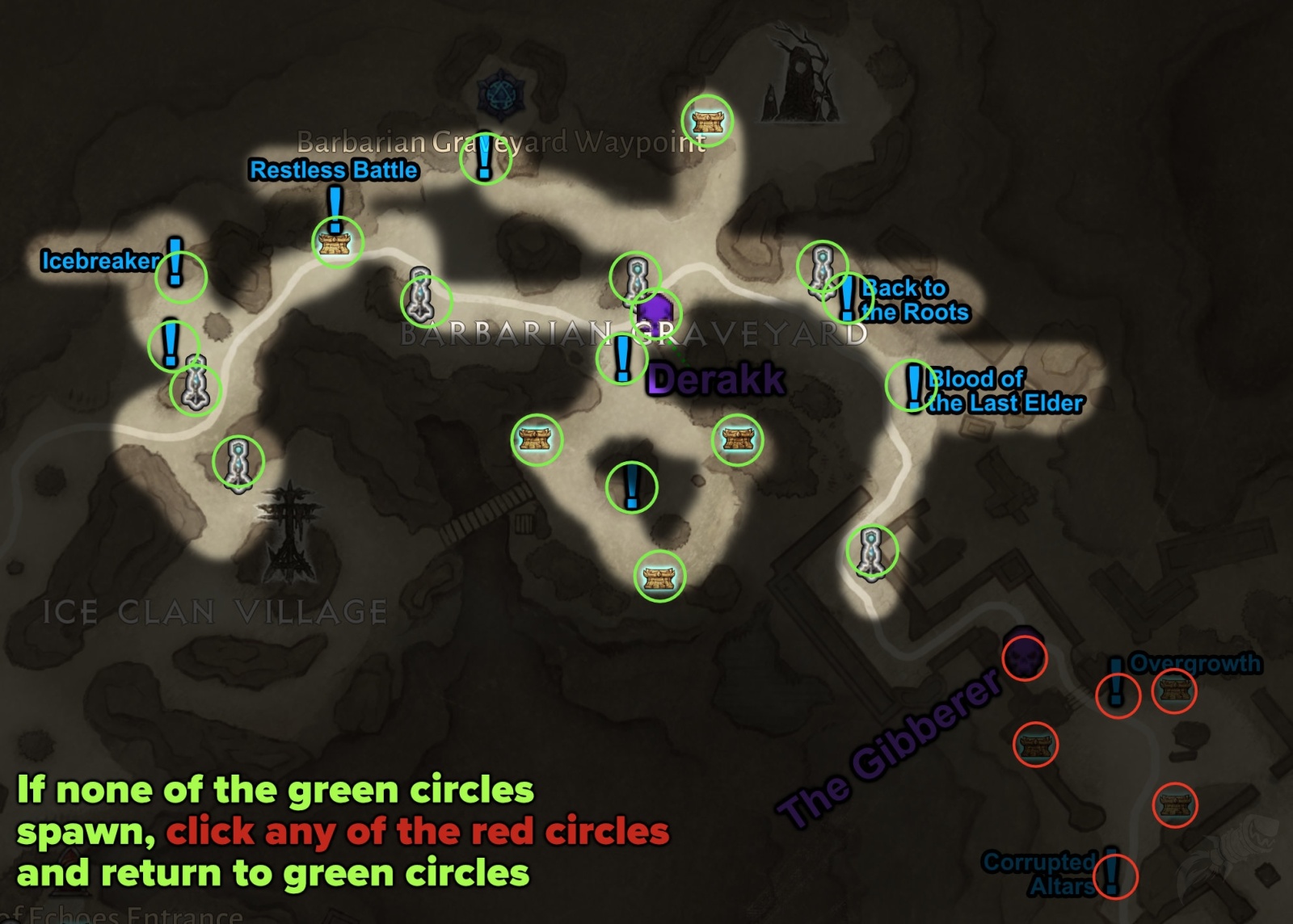The width and height of the screenshot is (1293, 924).
Task: Click the exclamation marker directly below the Derakk label
Action: point(633,489)
